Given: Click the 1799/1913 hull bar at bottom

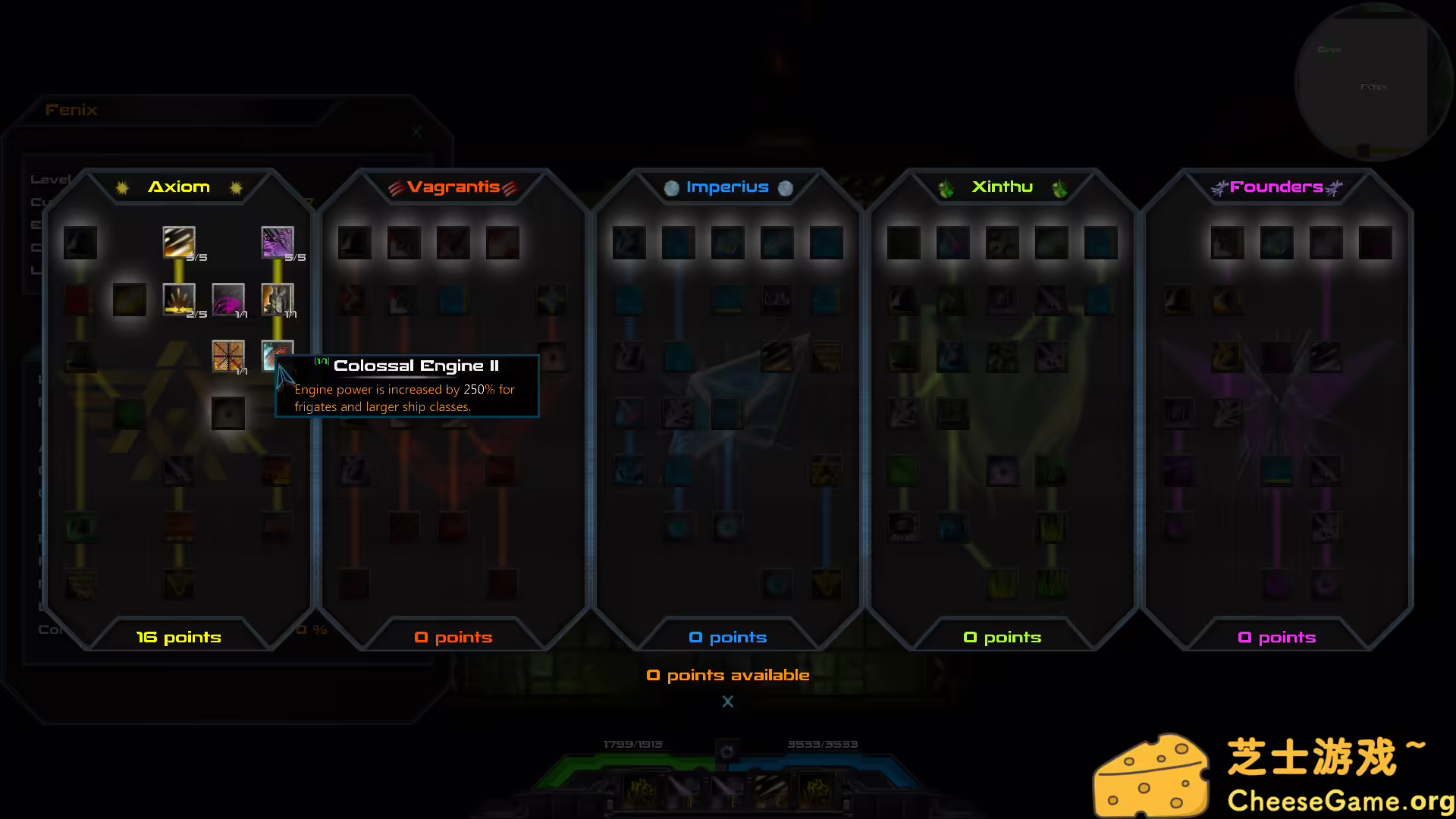Looking at the screenshot, I should pos(633,744).
